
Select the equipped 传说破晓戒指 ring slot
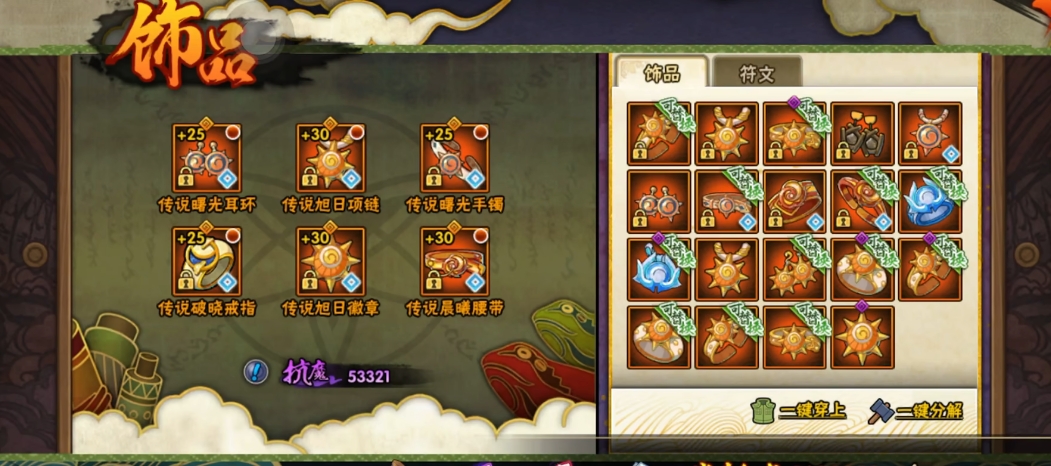[207, 262]
